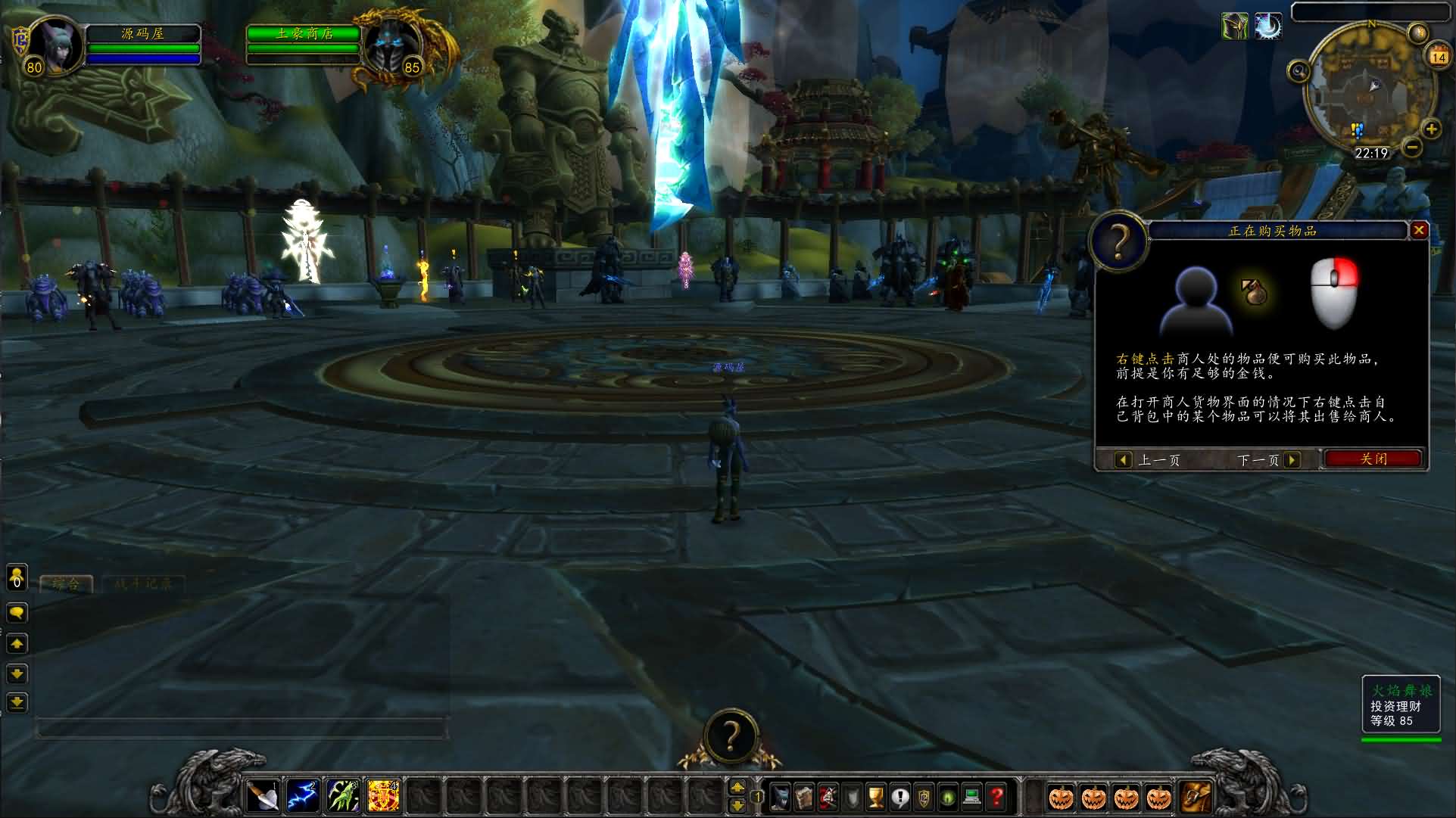The width and height of the screenshot is (1456, 818).
Task: Close the tutorial panel with the red X
Action: coord(1419,230)
